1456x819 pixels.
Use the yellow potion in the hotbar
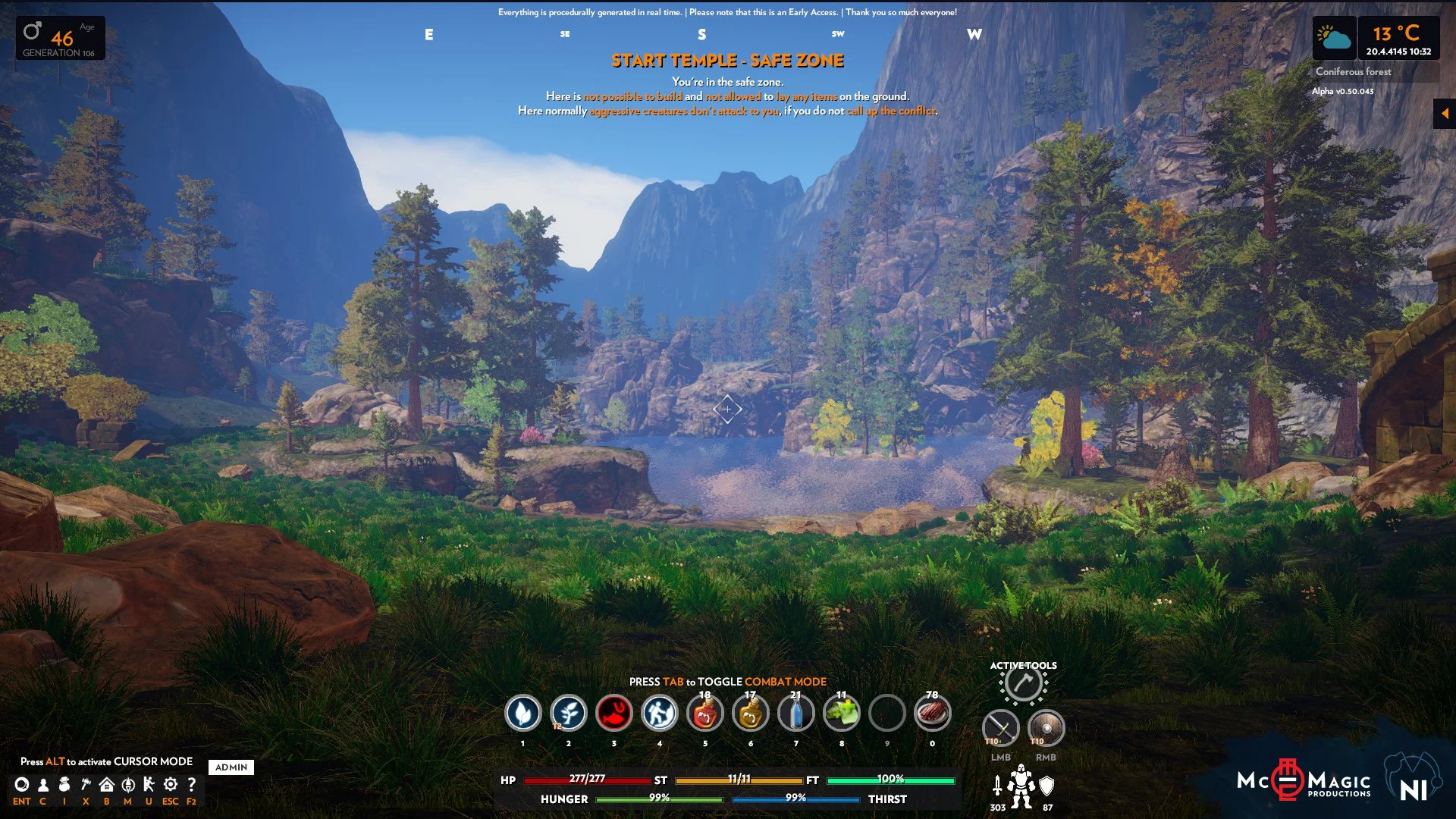tap(751, 714)
